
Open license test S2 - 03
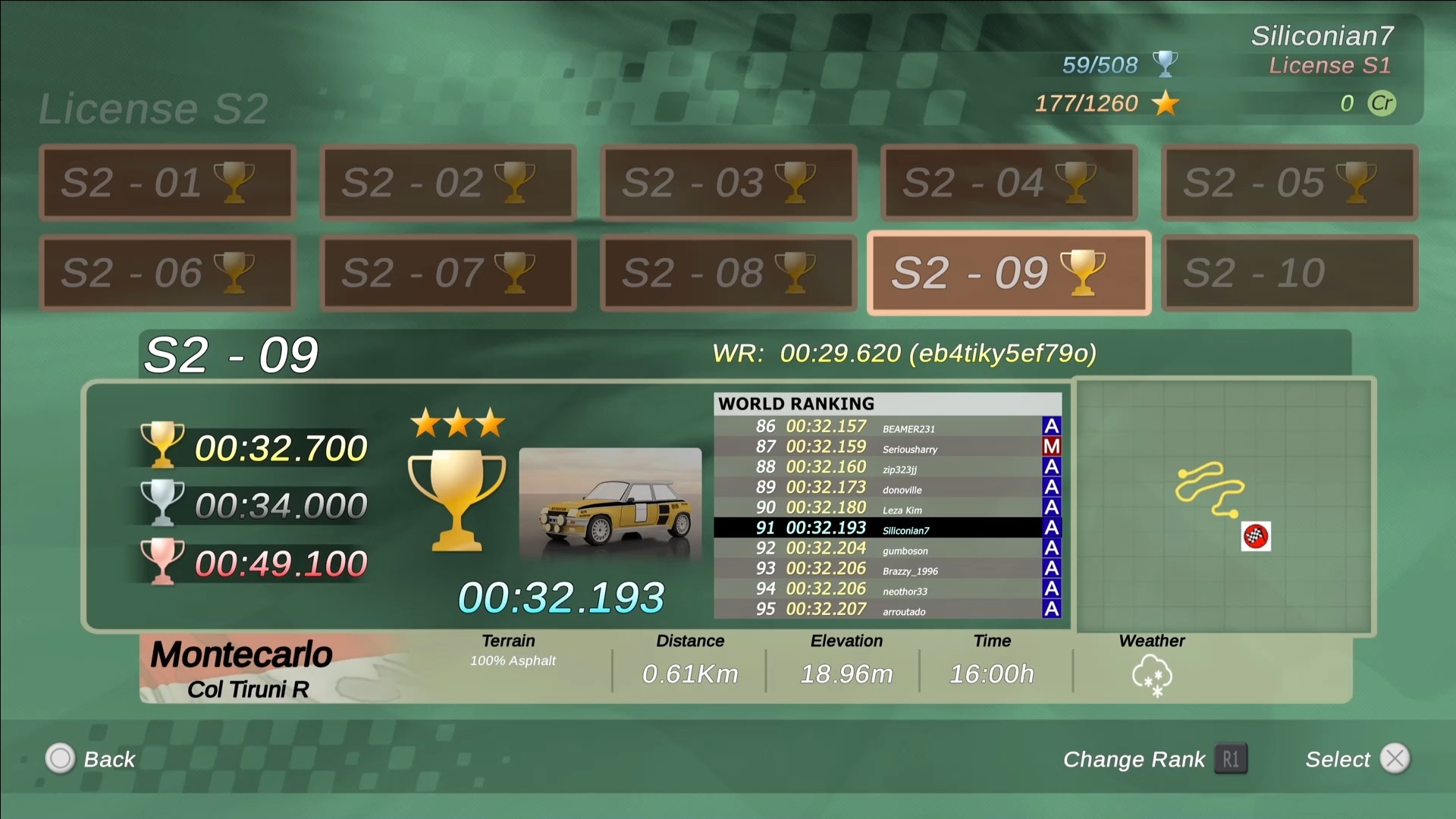click(729, 183)
